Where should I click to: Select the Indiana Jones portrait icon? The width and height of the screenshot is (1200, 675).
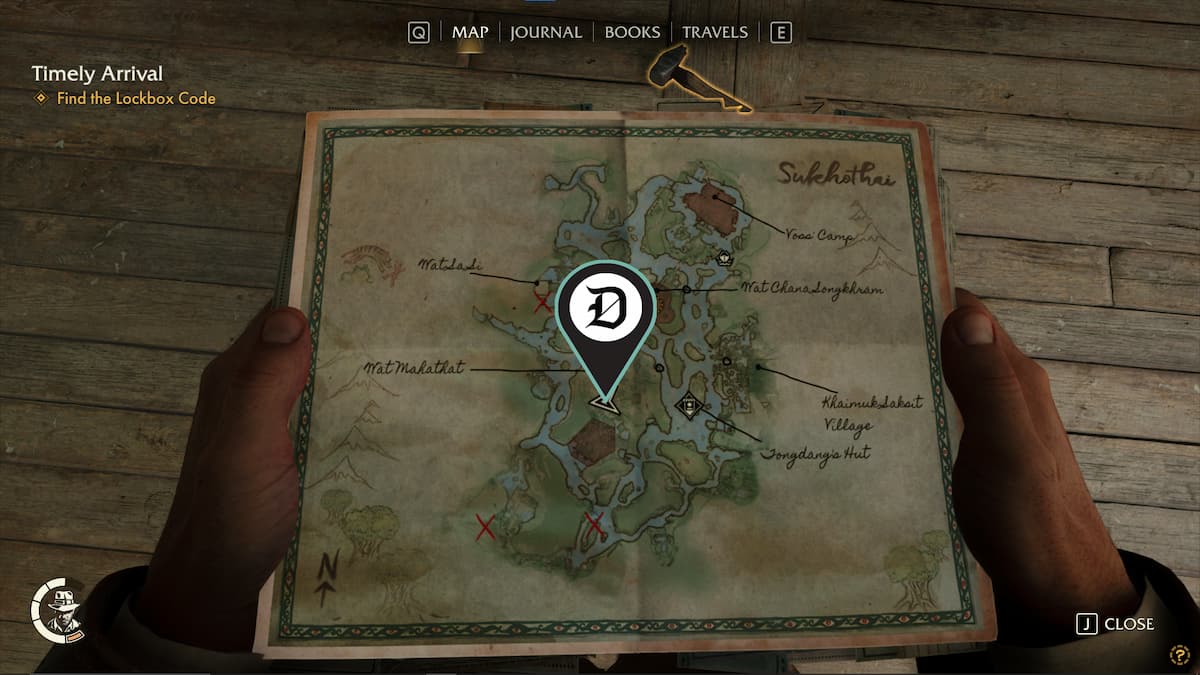click(x=59, y=608)
